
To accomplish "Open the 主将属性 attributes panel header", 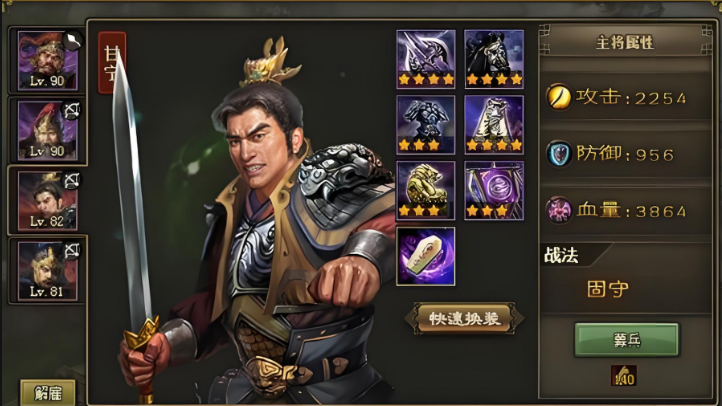I will [626, 43].
